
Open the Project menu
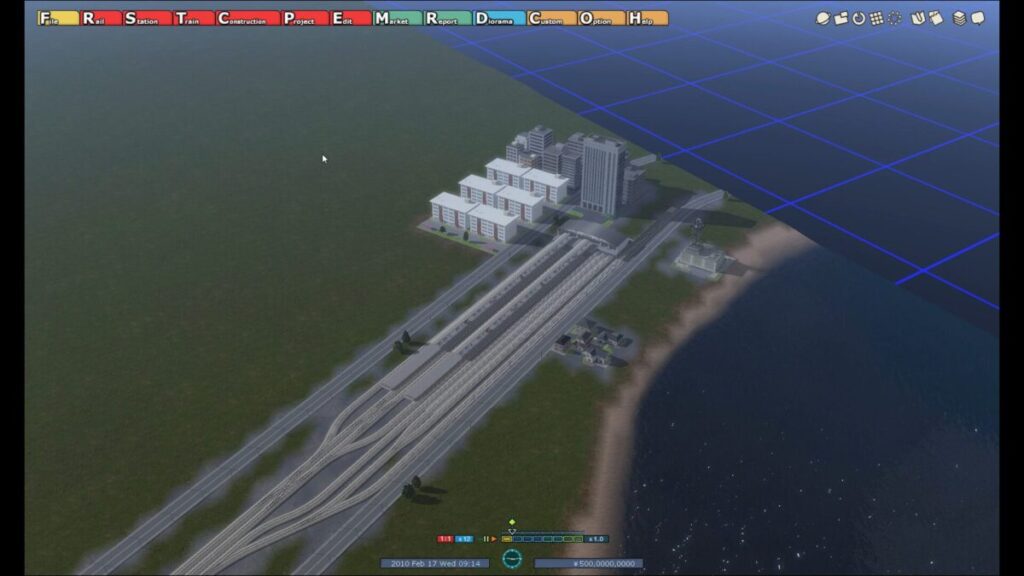[304, 18]
